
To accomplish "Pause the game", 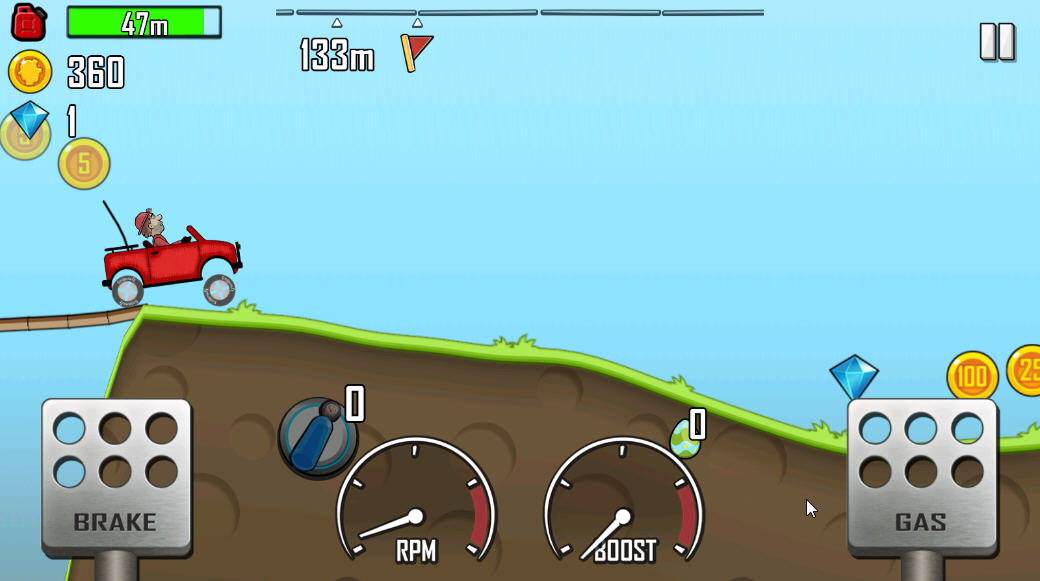I will tap(996, 42).
